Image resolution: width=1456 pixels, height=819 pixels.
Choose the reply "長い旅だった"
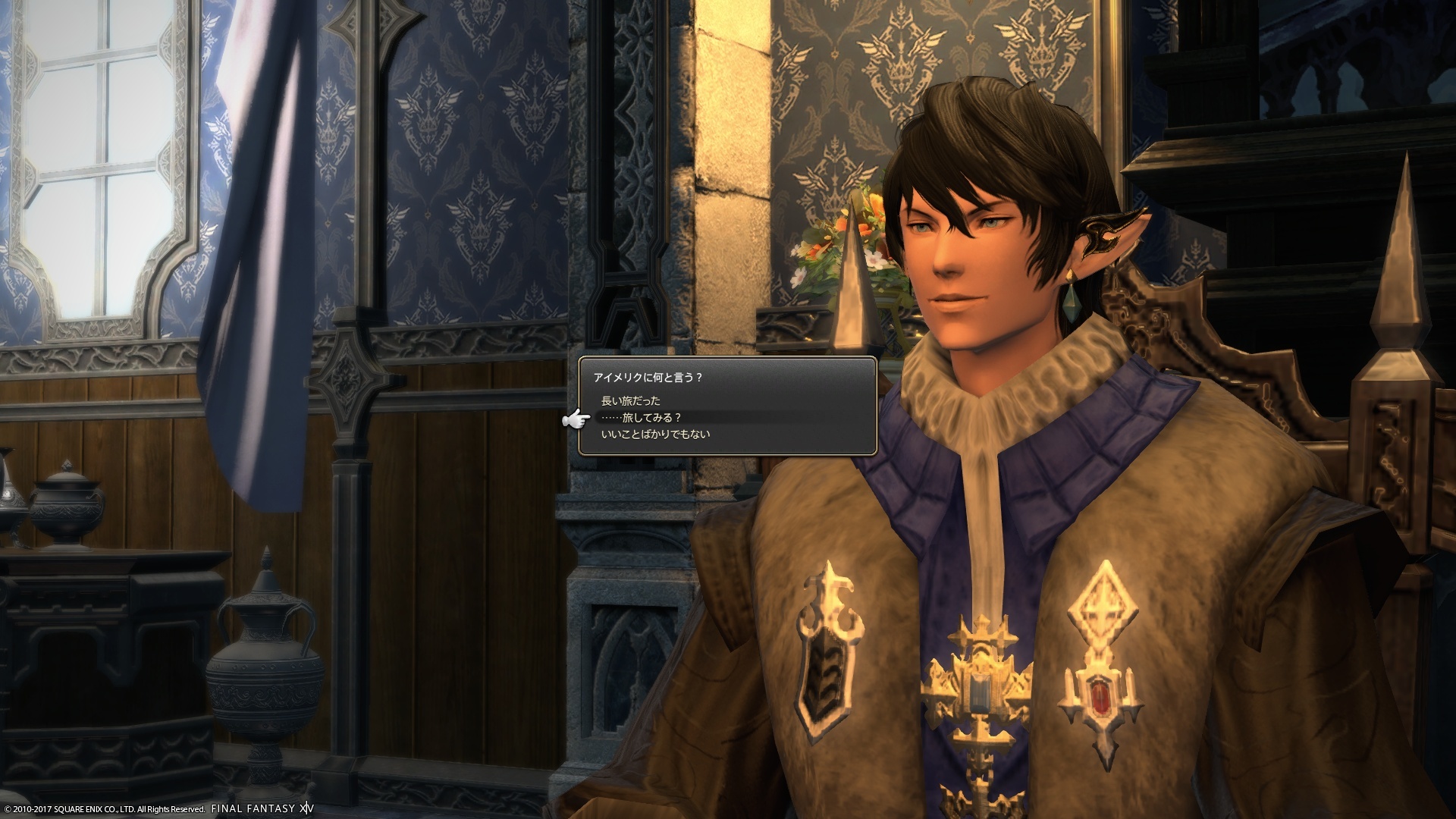click(630, 400)
